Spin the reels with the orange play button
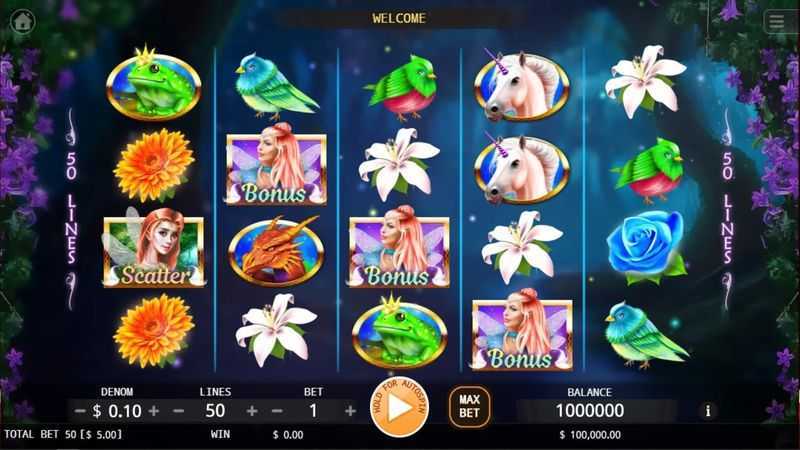800x450 pixels. coord(398,407)
